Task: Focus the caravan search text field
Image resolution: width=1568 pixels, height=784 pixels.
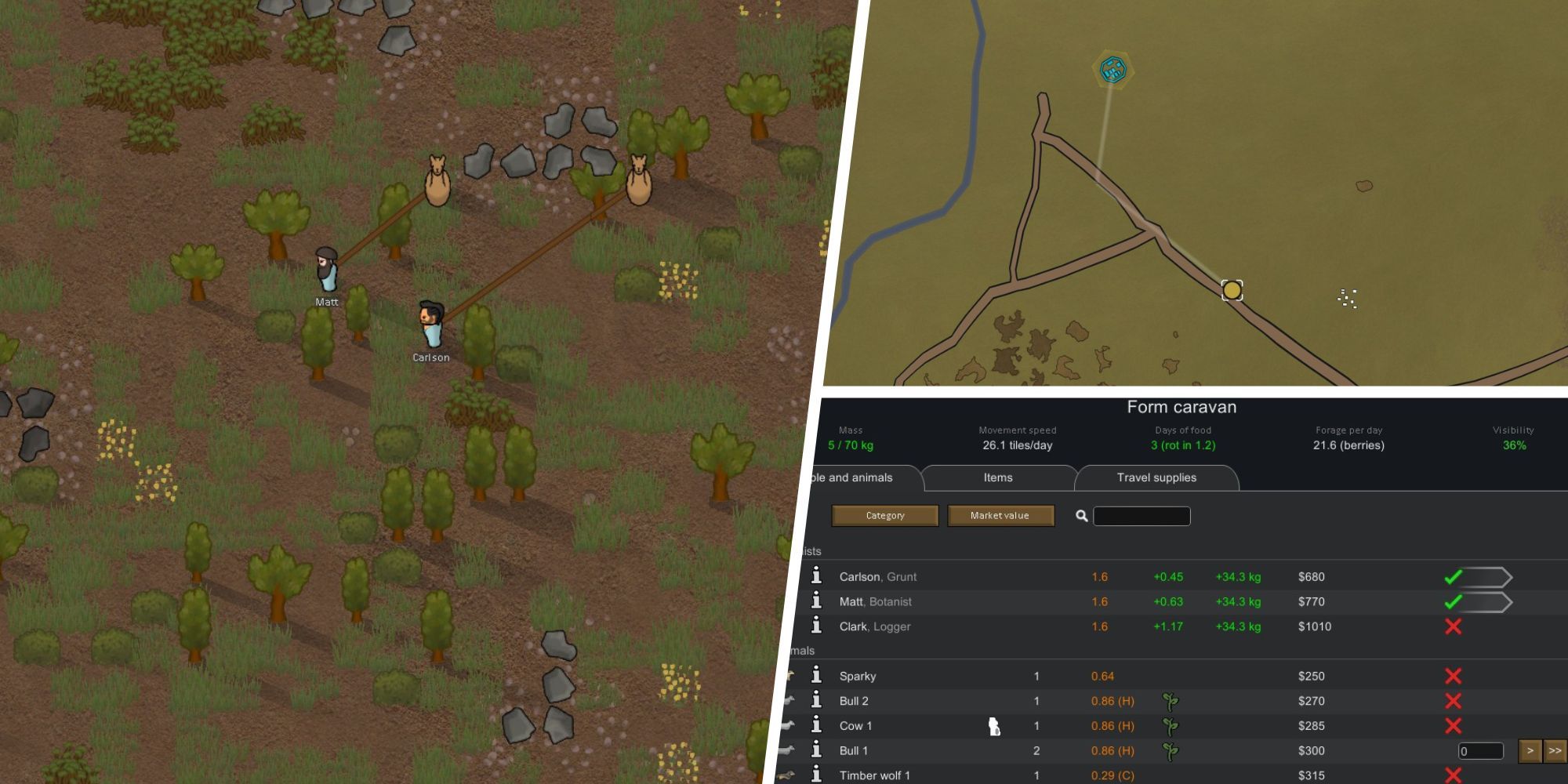Action: click(1142, 516)
